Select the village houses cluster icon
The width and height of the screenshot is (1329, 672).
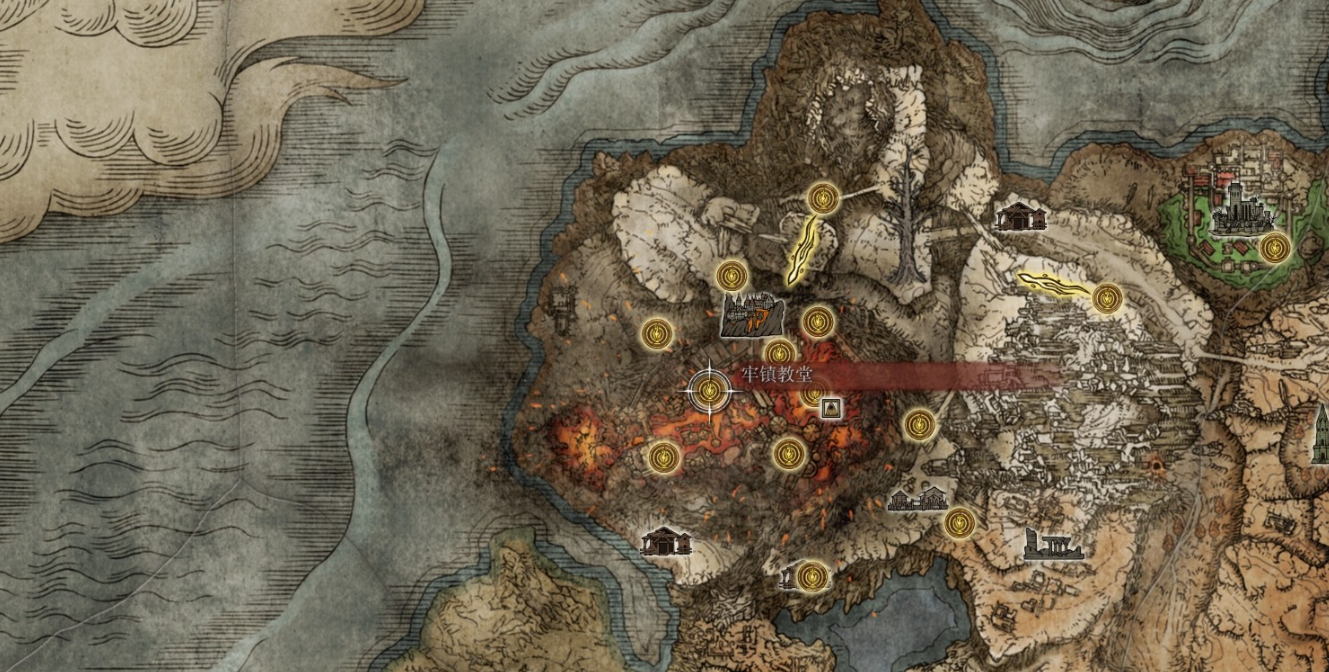(917, 498)
